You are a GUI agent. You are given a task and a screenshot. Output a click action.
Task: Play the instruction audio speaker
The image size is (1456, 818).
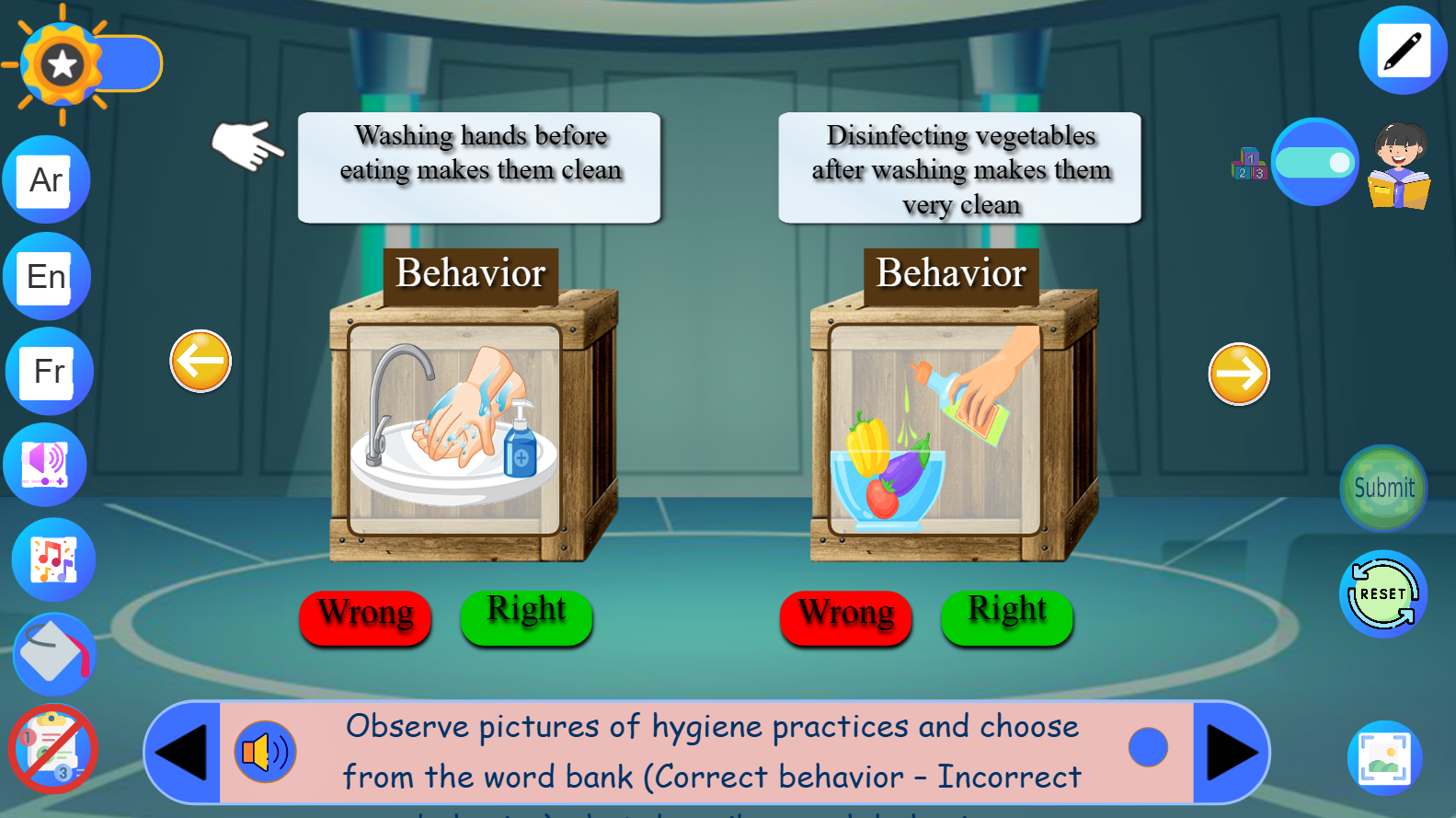tap(266, 752)
